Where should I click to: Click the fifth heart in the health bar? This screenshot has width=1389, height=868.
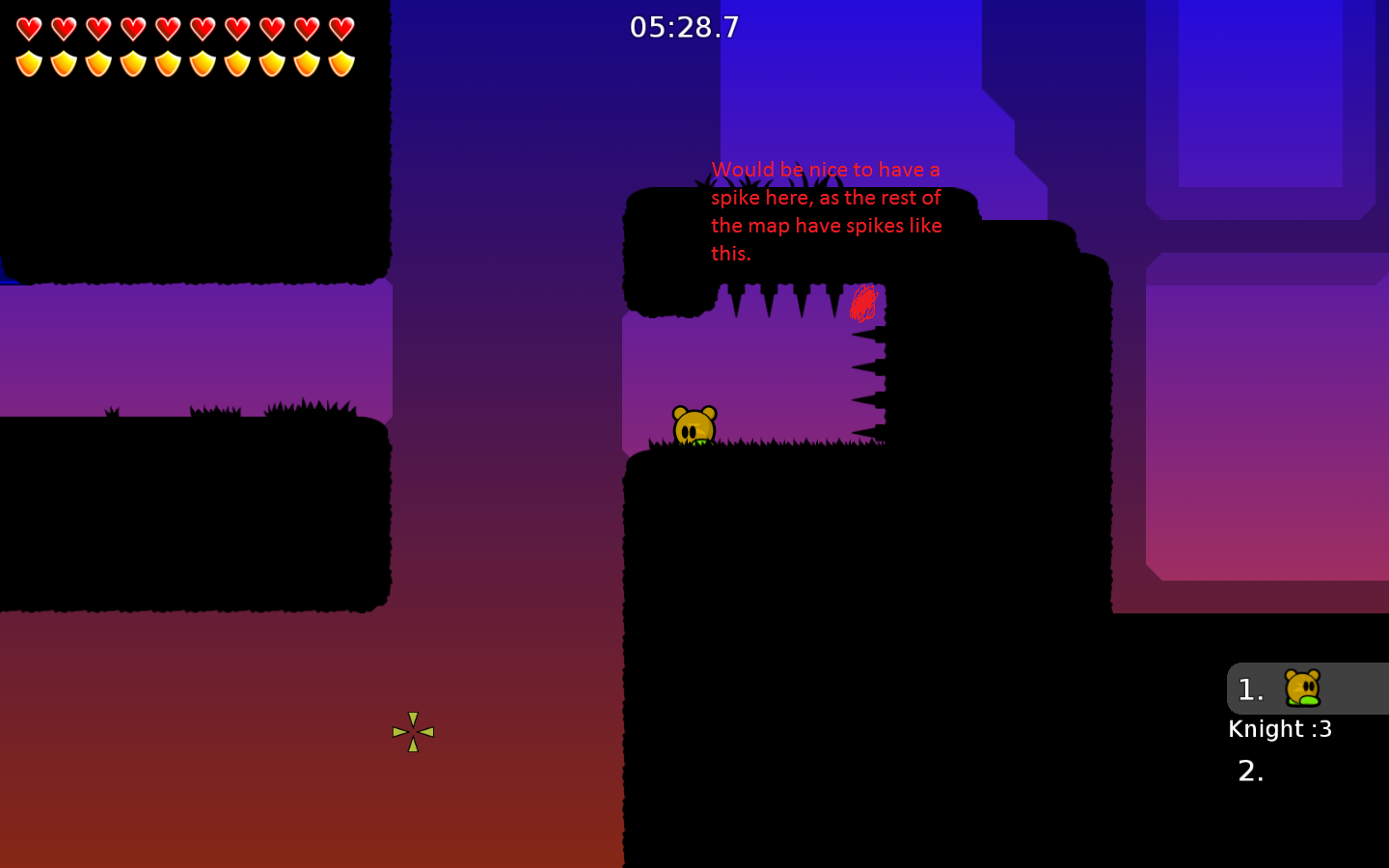click(x=168, y=28)
